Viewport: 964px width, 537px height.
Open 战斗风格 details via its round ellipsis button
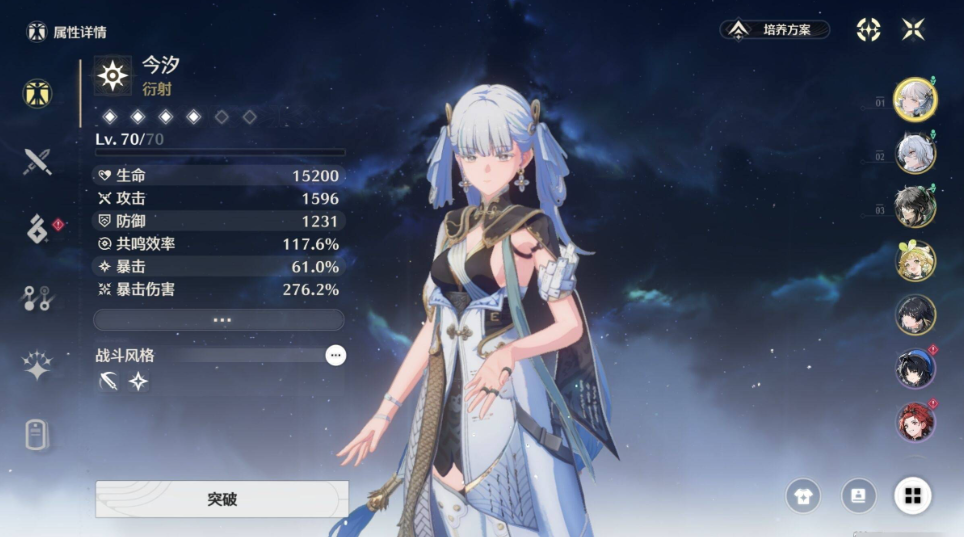336,355
